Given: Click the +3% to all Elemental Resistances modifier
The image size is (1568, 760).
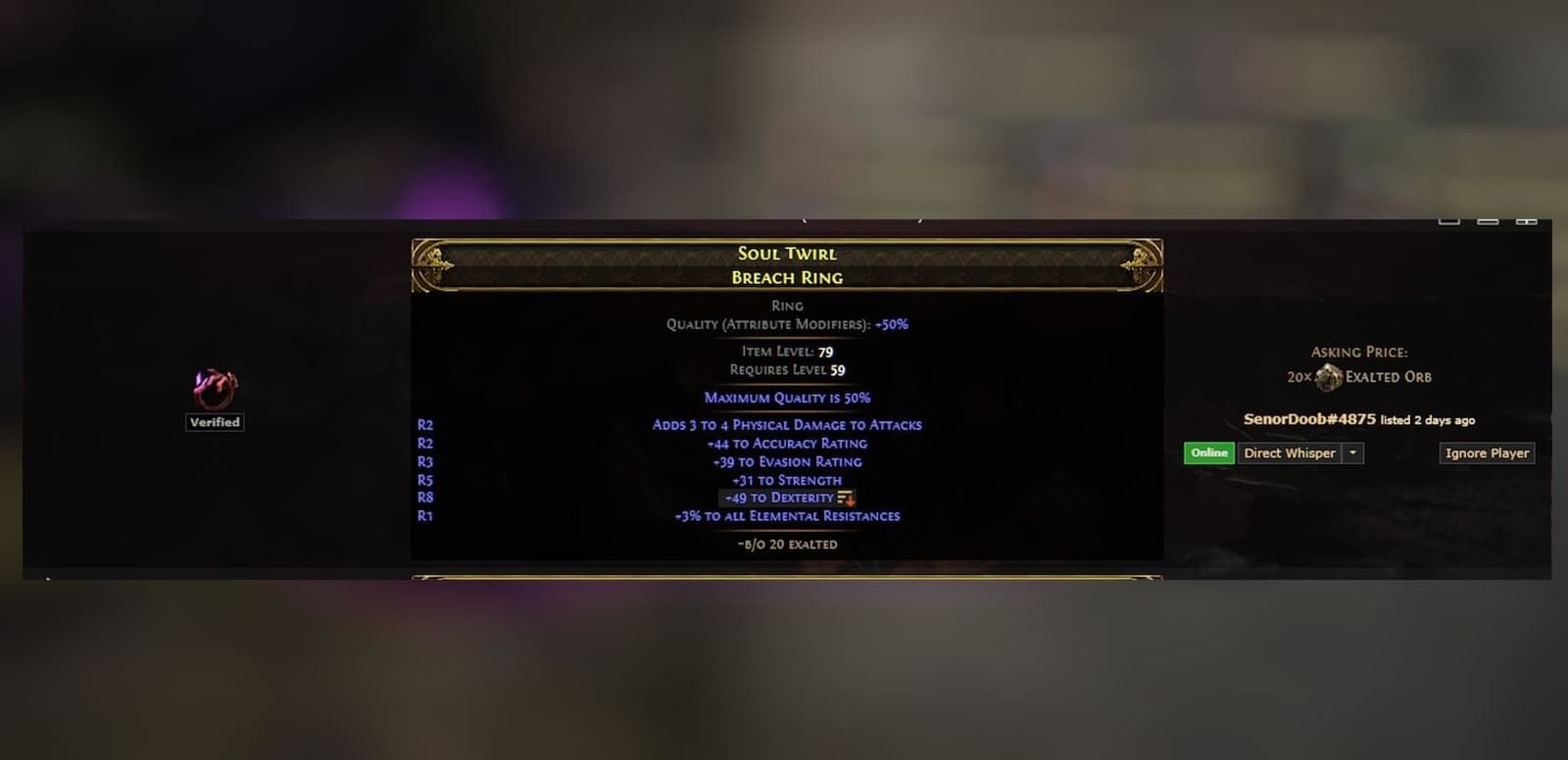Looking at the screenshot, I should (787, 516).
